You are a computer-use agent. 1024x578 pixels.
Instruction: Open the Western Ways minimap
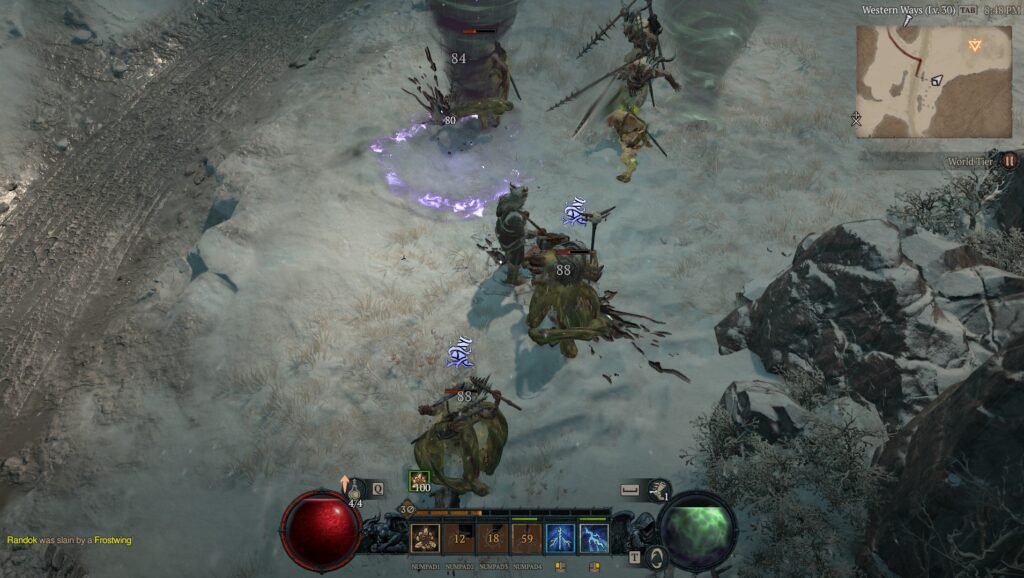(919, 82)
